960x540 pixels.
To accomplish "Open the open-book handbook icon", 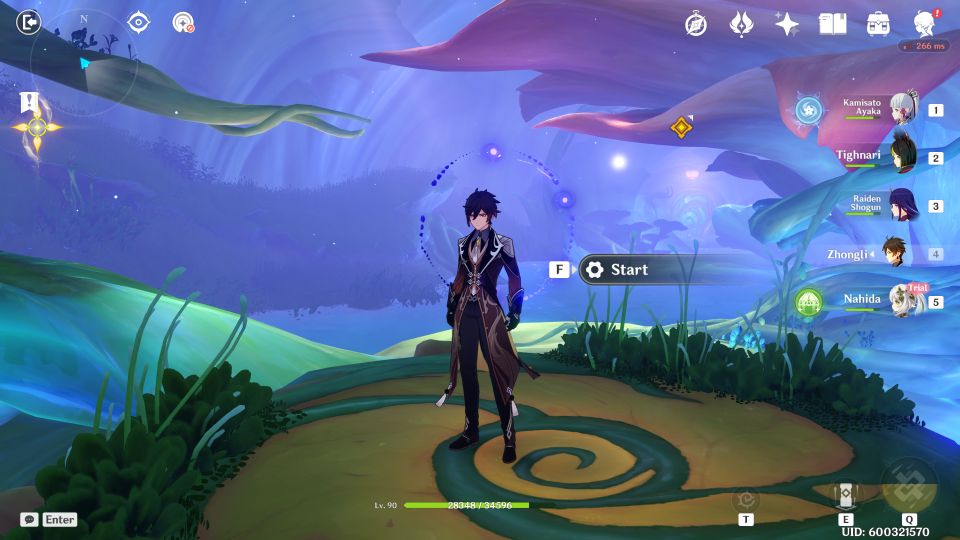I will pyautogui.click(x=832, y=24).
